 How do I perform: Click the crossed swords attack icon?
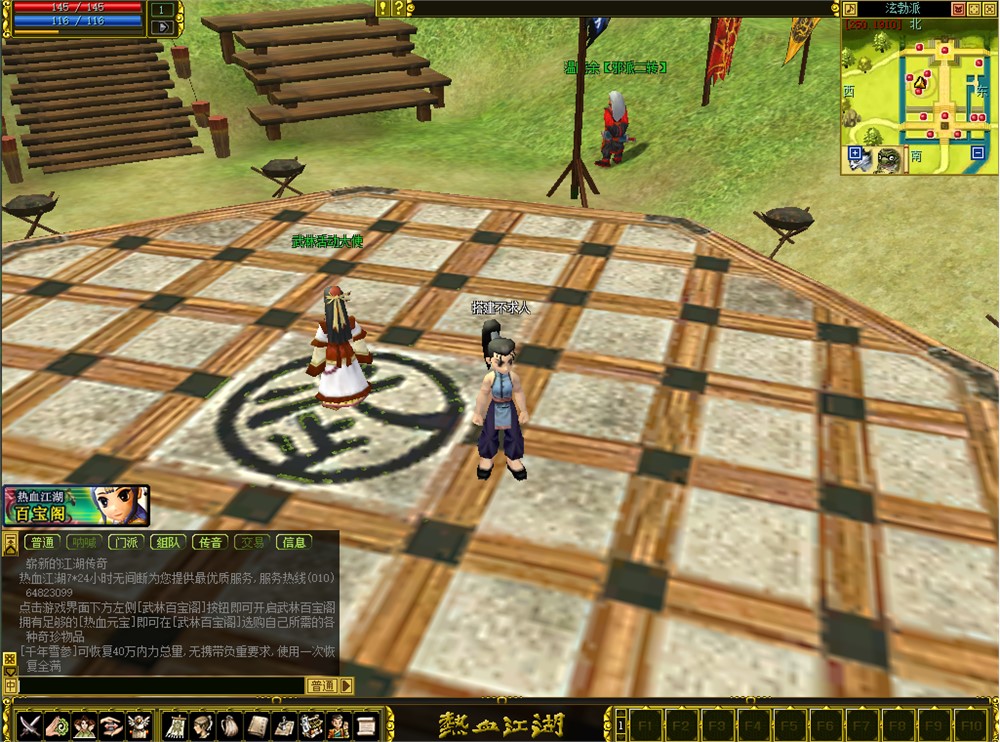29,724
